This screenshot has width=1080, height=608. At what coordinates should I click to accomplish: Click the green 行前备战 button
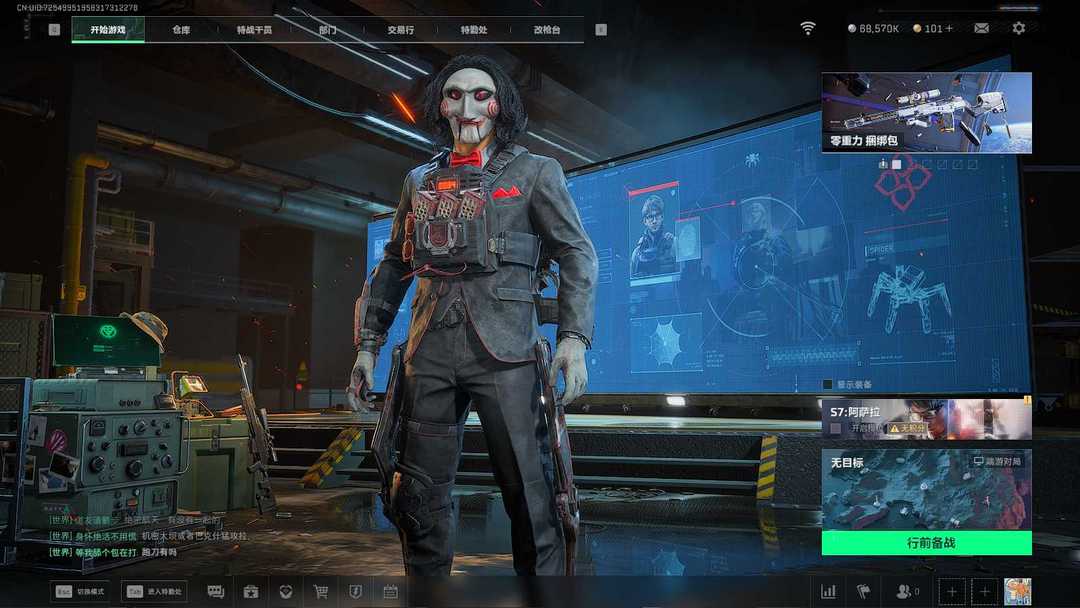[x=926, y=543]
